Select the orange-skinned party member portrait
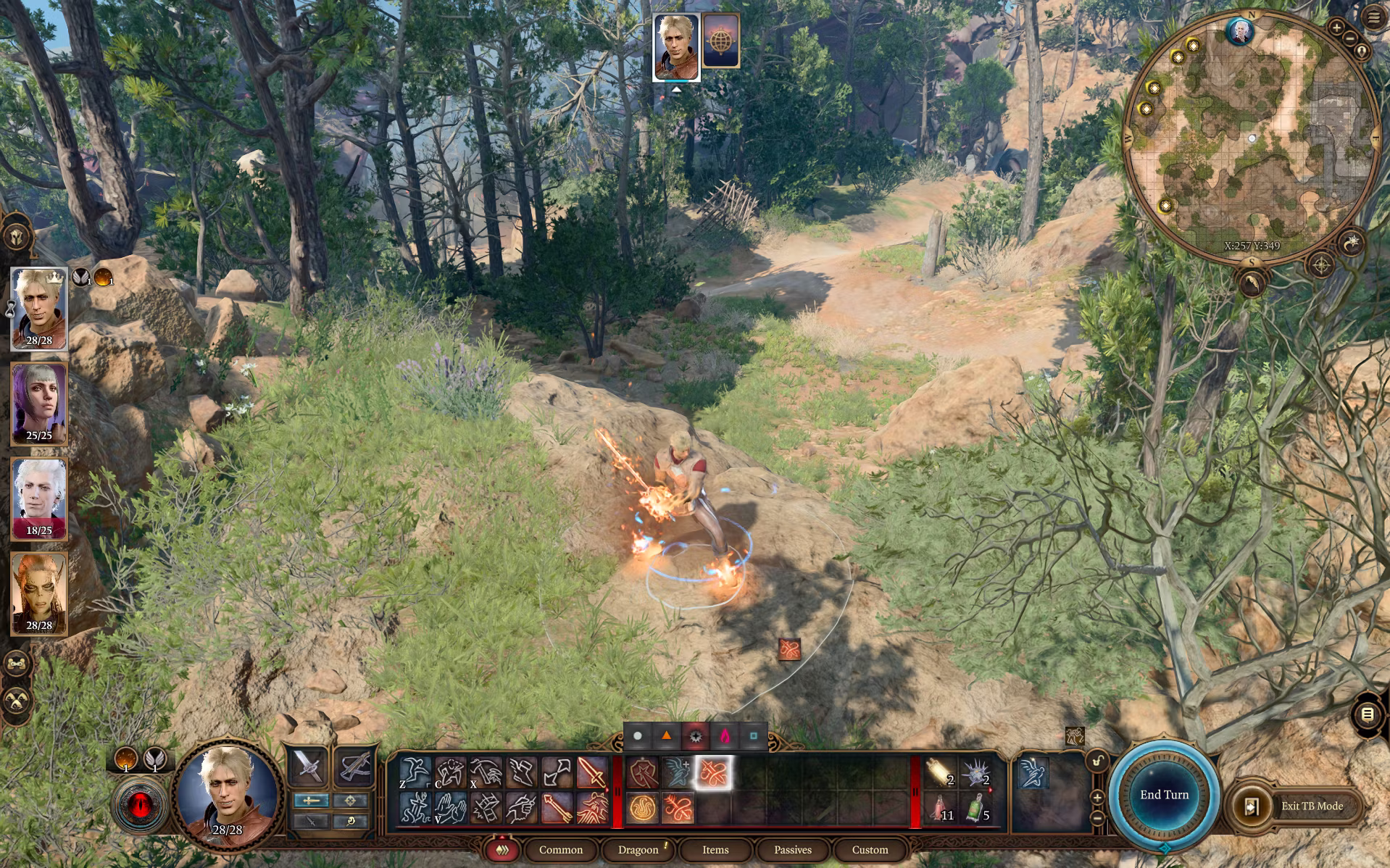This screenshot has width=1390, height=868. pos(39,593)
